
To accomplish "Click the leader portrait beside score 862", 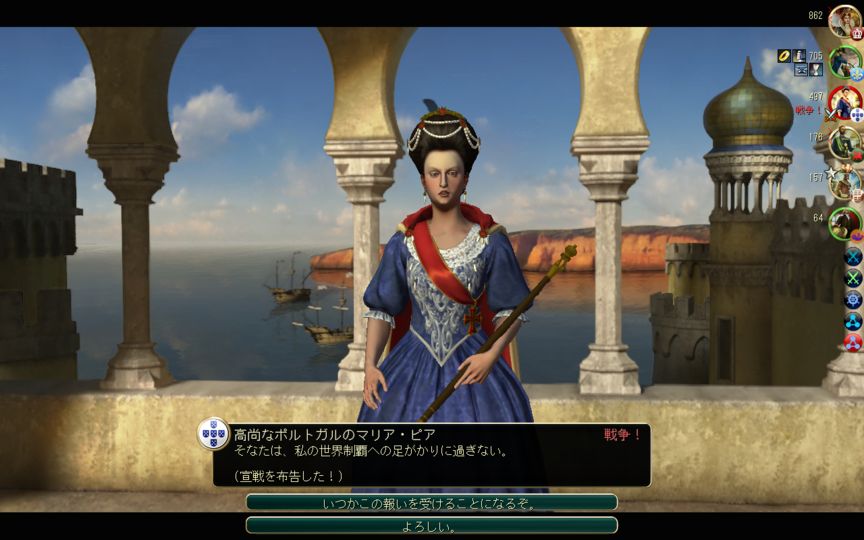I will click(x=845, y=21).
